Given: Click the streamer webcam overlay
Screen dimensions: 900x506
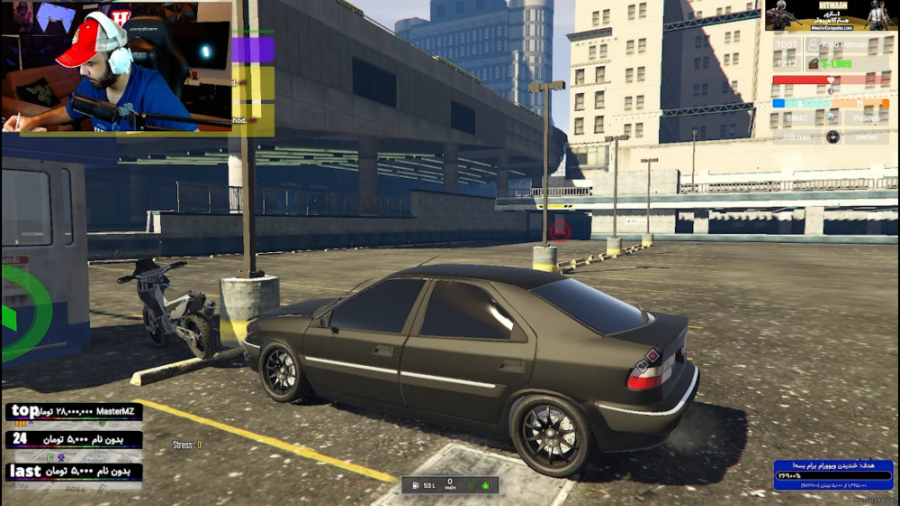Looking at the screenshot, I should tap(117, 66).
